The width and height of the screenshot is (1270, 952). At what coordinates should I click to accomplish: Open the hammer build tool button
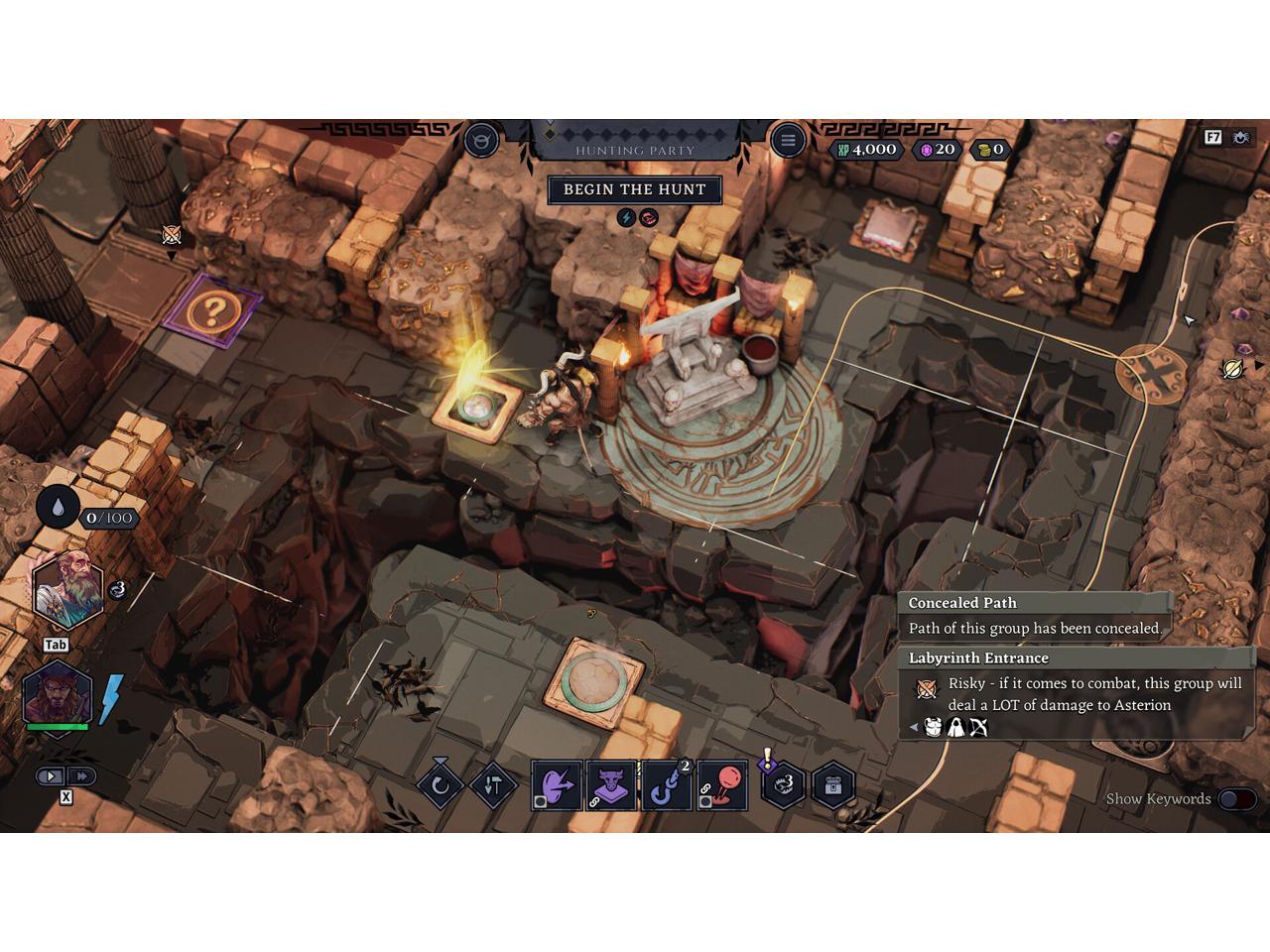493,786
